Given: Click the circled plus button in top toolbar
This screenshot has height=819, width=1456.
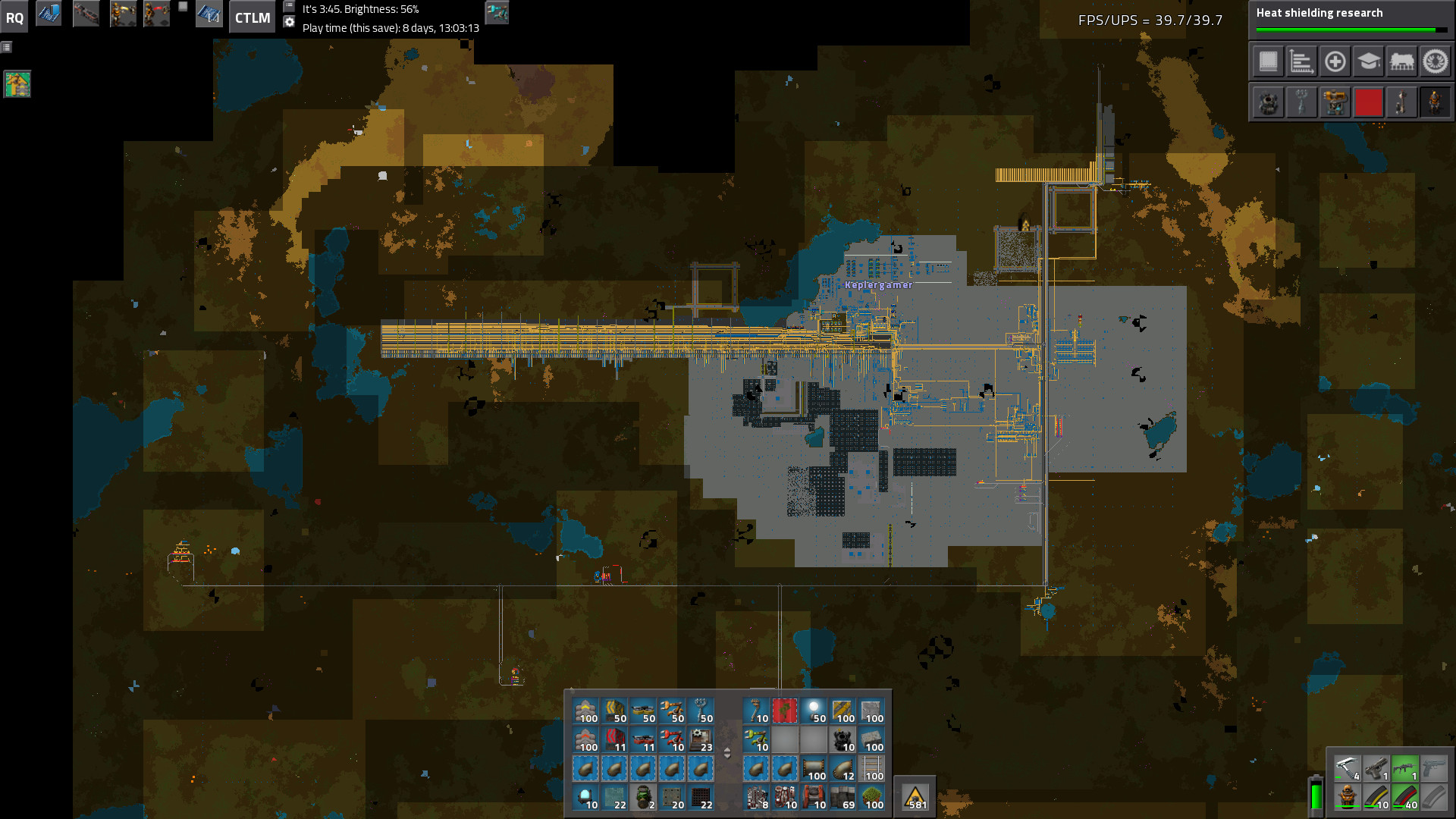Looking at the screenshot, I should 1335,61.
